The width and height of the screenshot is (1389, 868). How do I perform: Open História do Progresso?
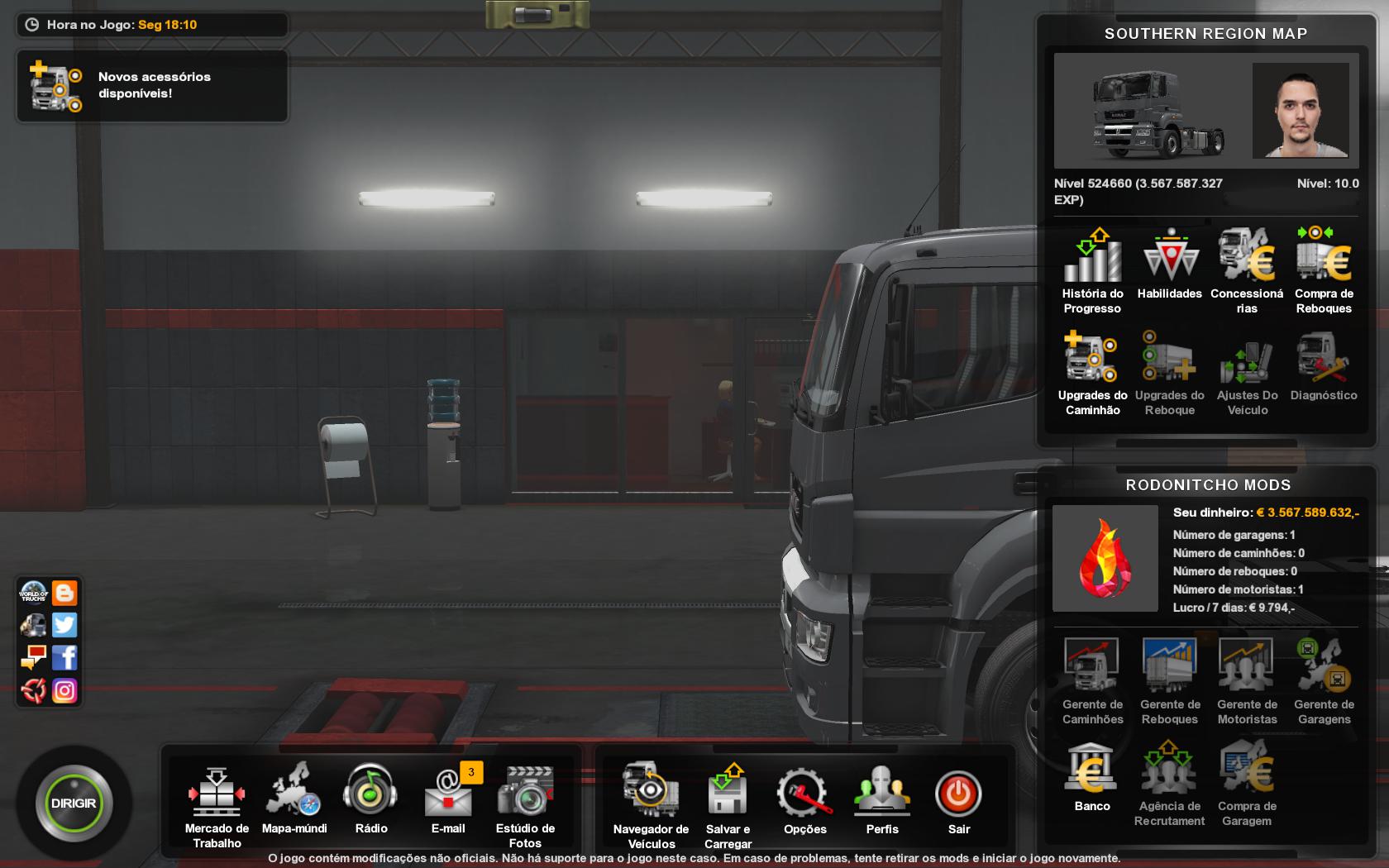1092,270
